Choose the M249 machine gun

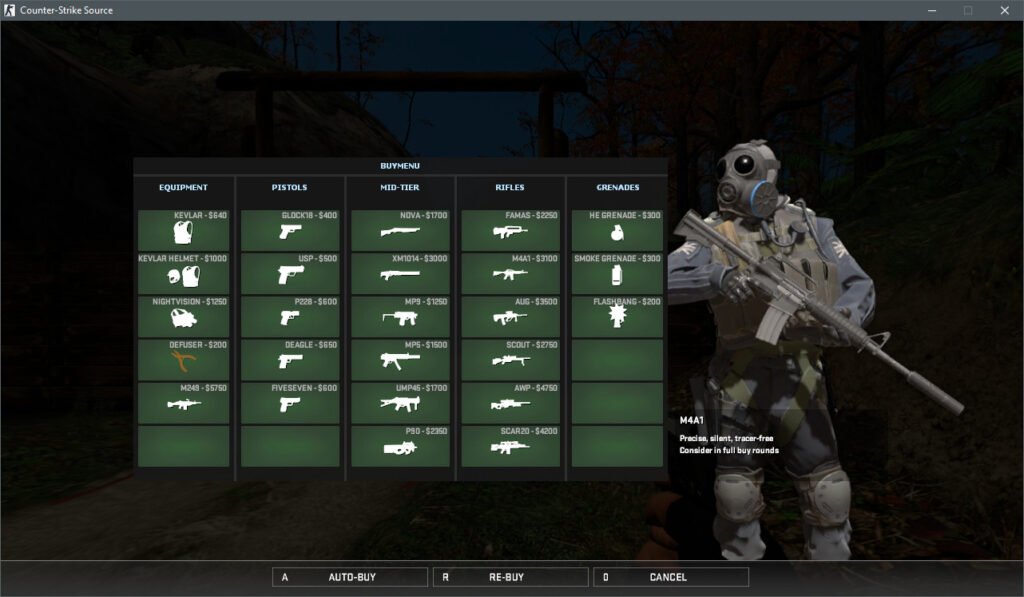pyautogui.click(x=183, y=402)
